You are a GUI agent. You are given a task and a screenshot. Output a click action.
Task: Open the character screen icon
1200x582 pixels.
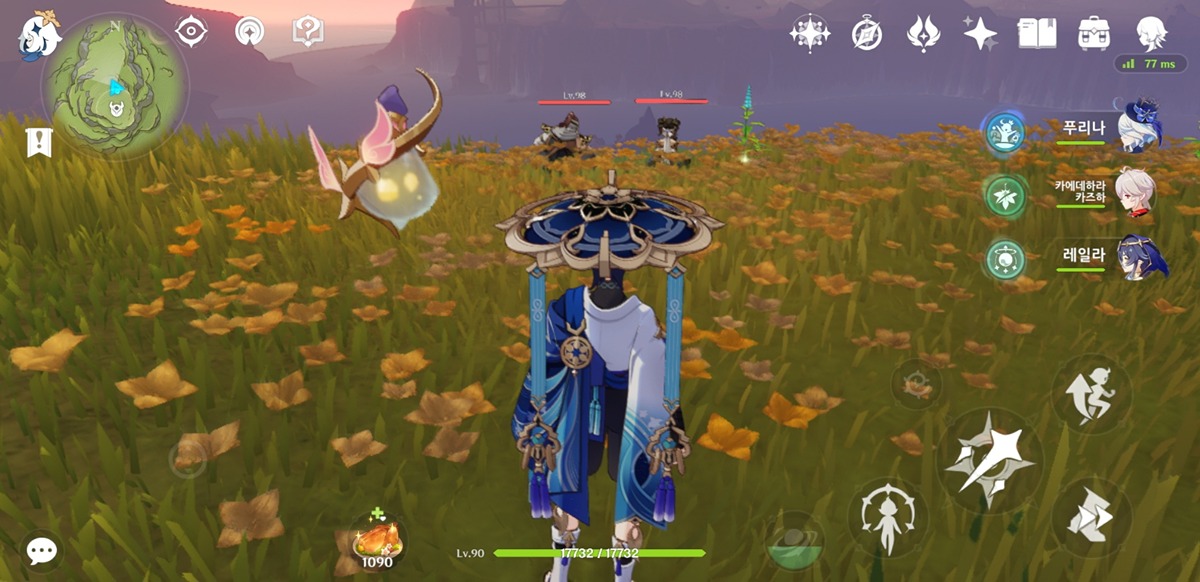[x=1153, y=33]
